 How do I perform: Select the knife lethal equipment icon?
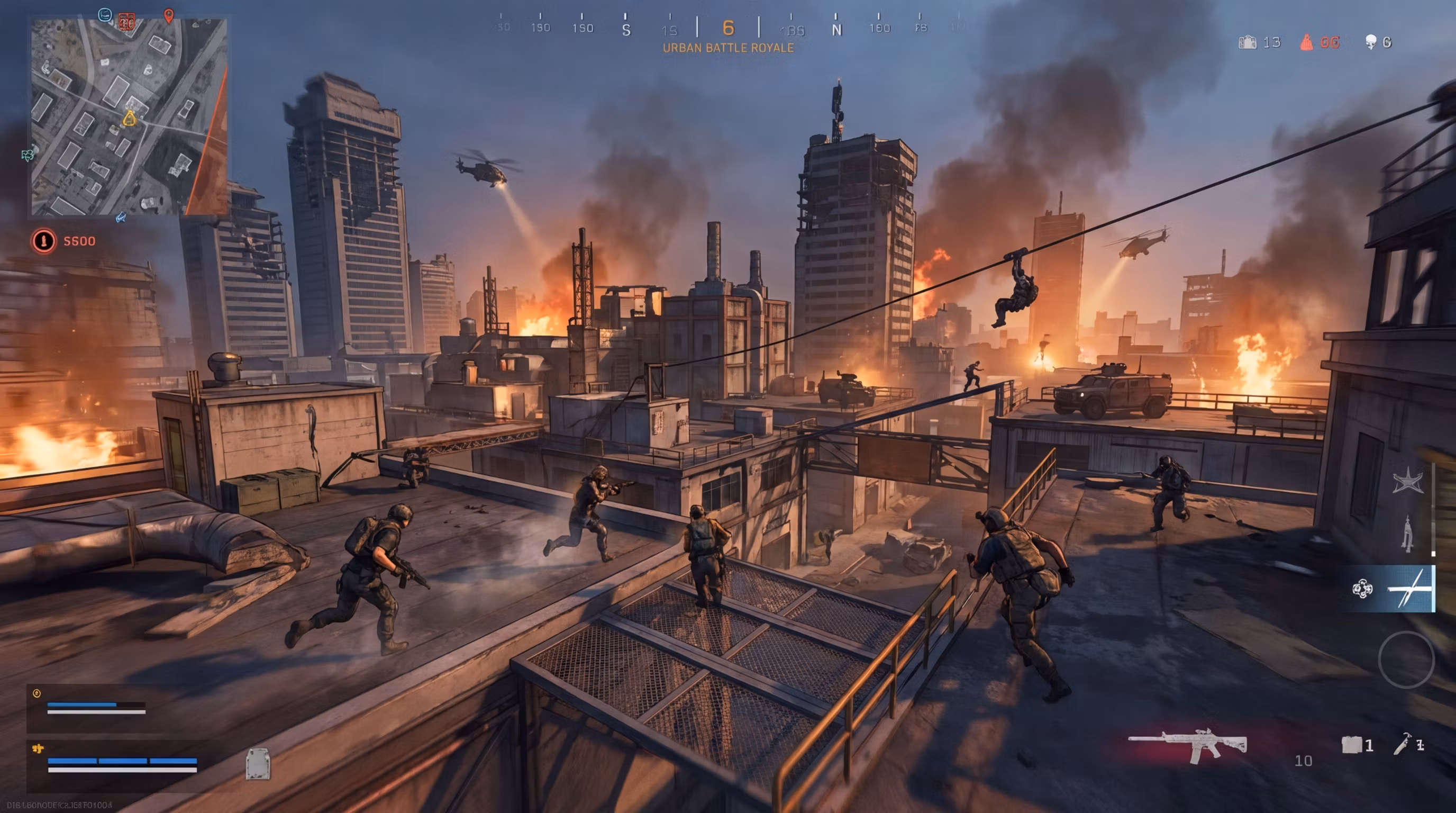(1403, 744)
